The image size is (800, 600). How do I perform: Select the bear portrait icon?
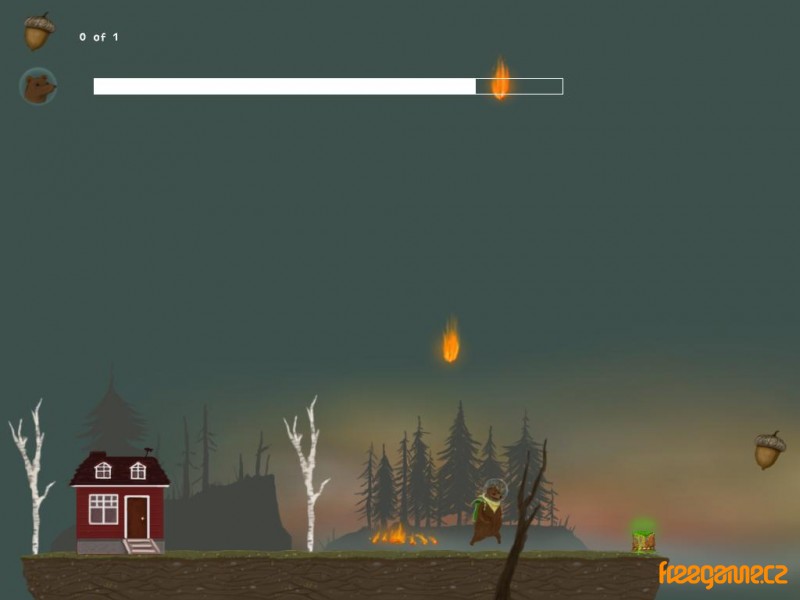(38, 87)
